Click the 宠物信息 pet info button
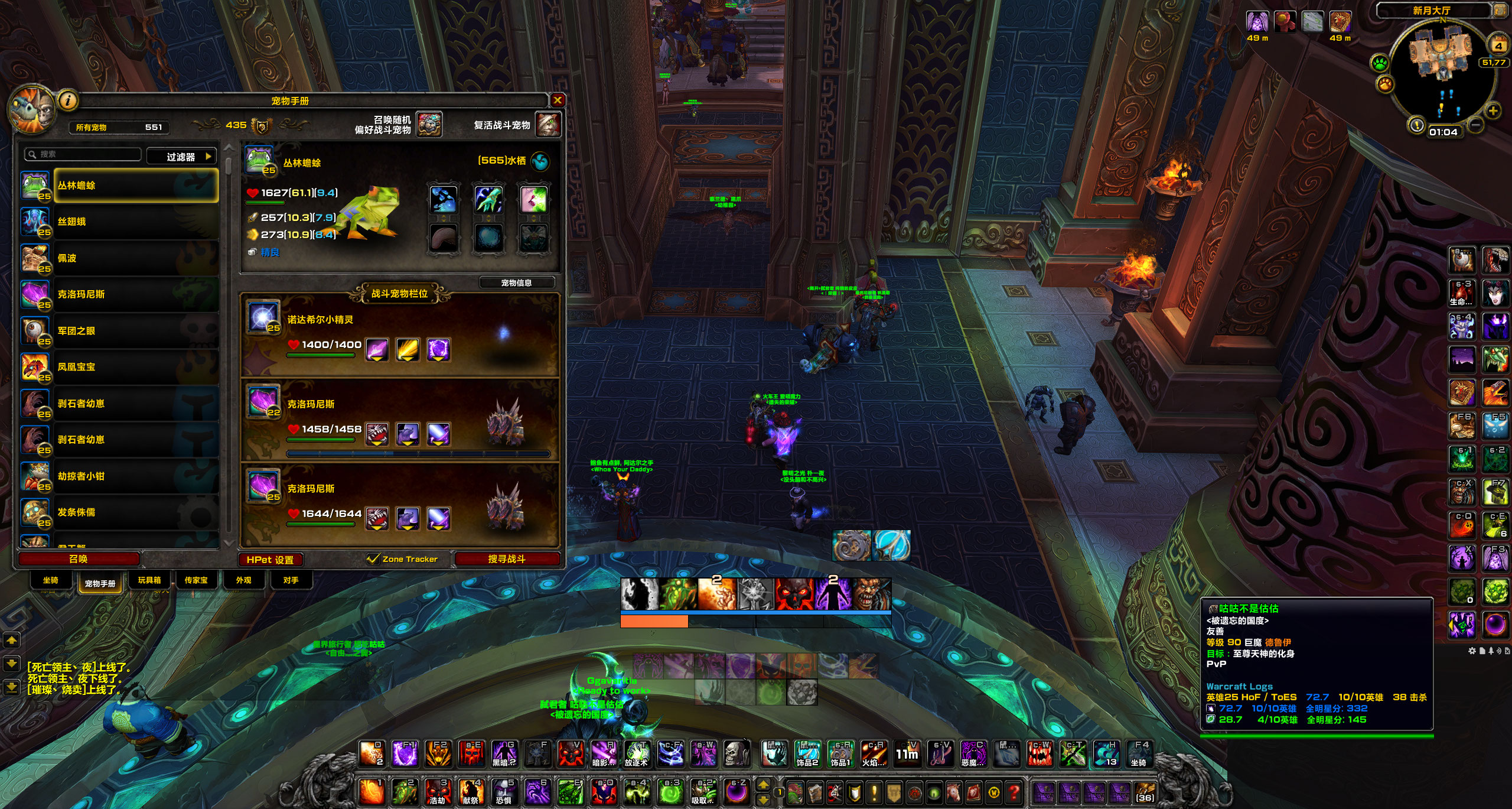The height and width of the screenshot is (809, 1512). 516,283
